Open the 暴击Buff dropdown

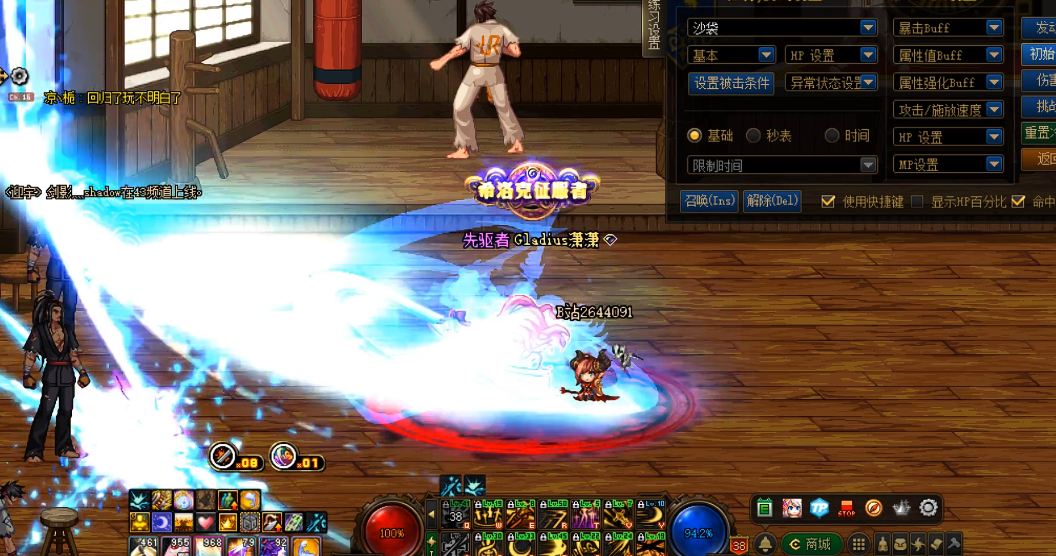(993, 28)
